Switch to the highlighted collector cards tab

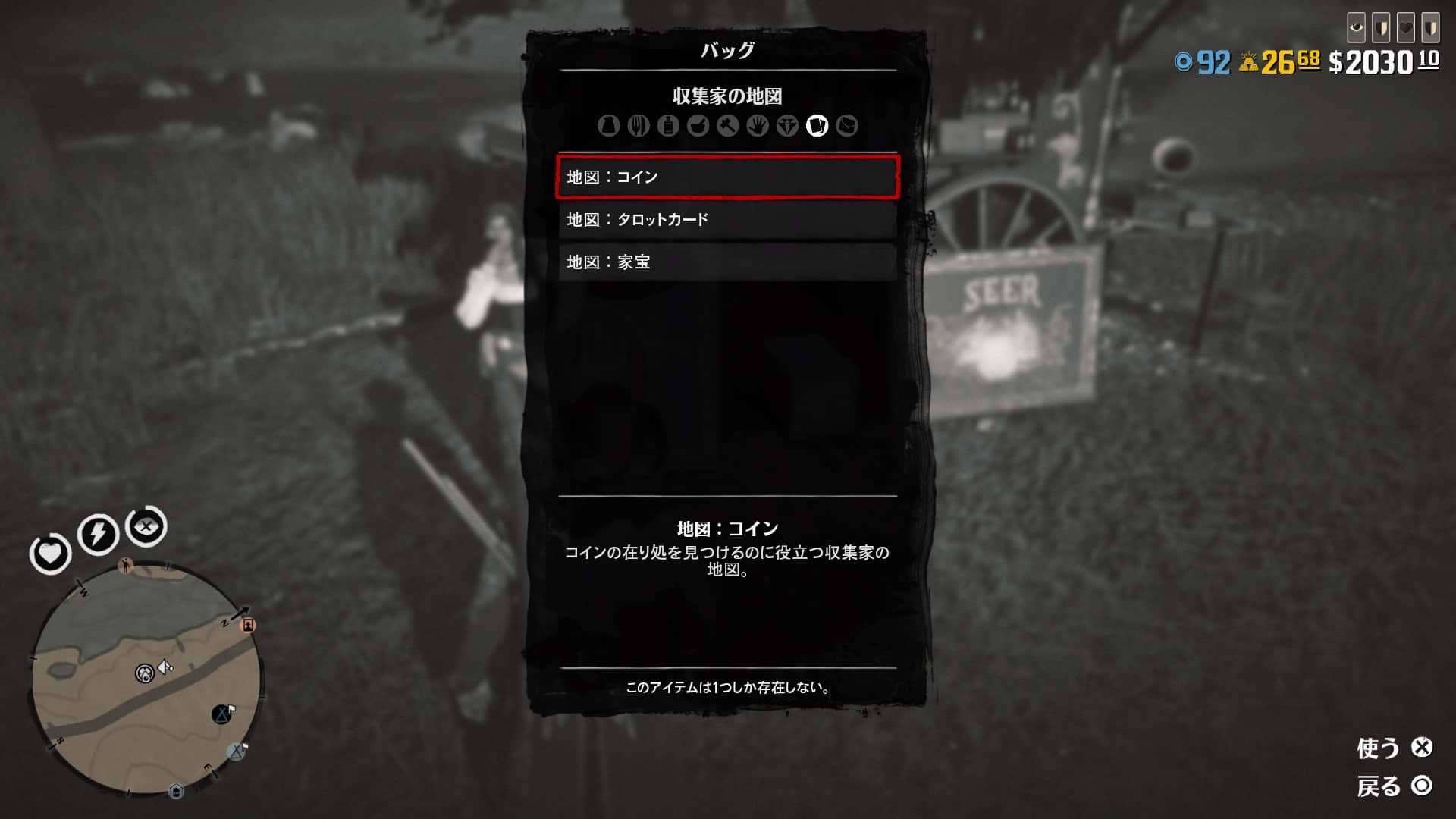[817, 126]
